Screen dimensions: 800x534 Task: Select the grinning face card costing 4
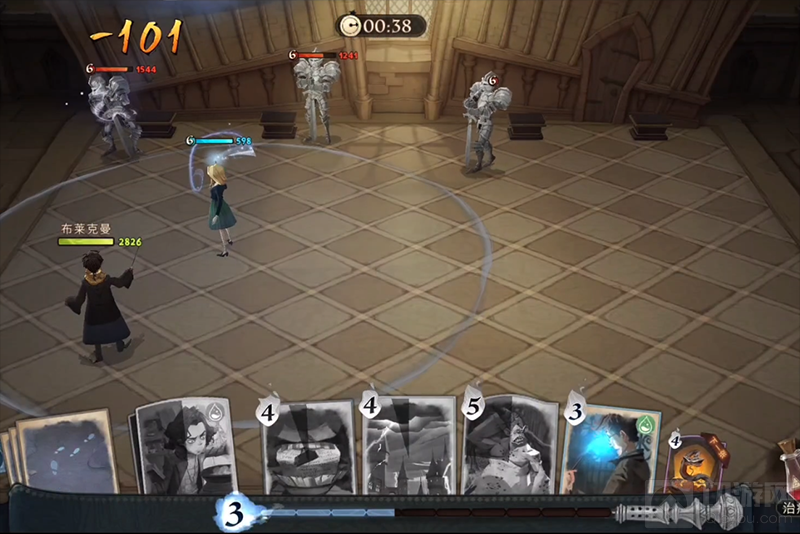point(309,447)
